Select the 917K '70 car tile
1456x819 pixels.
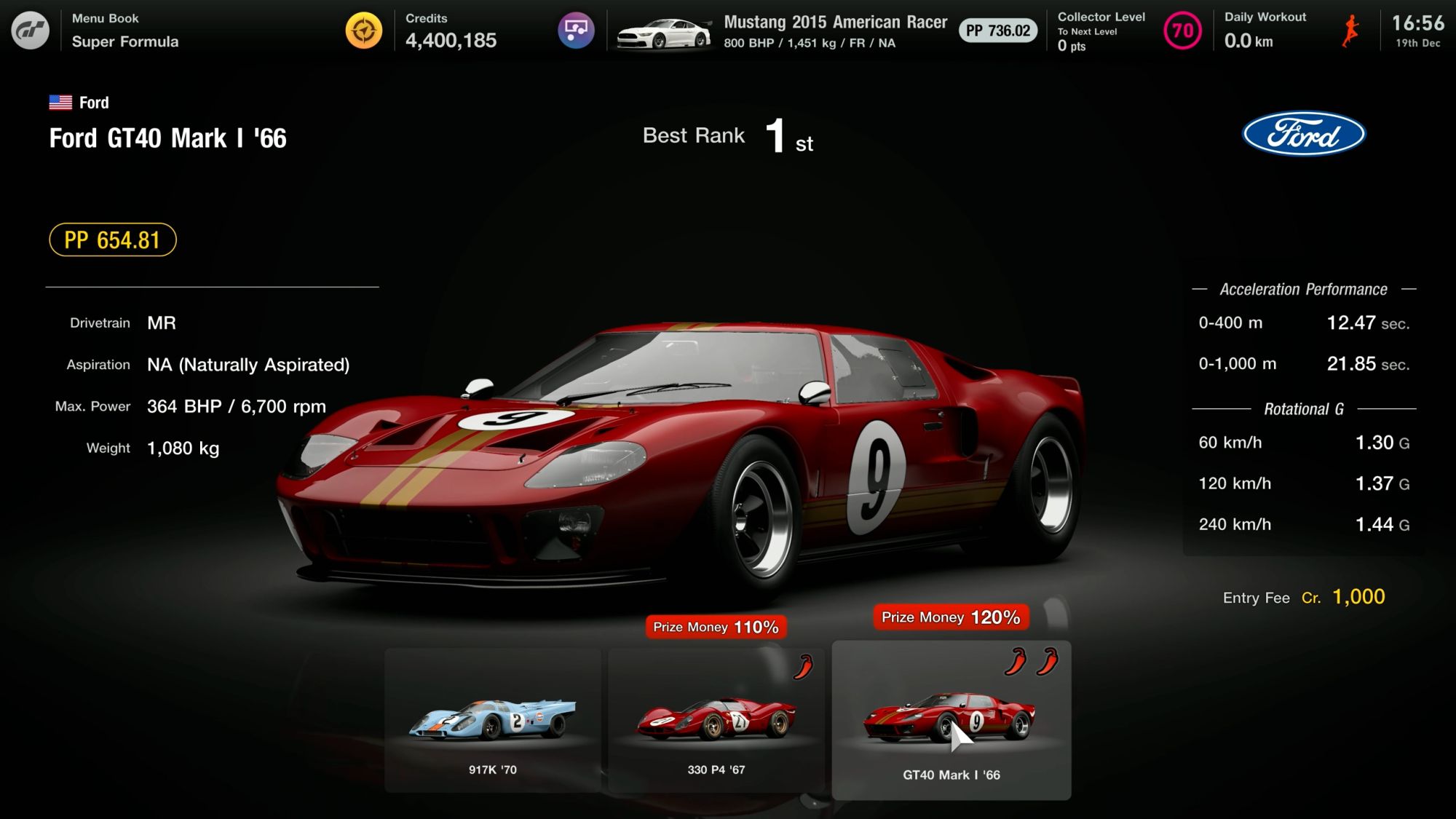(493, 719)
